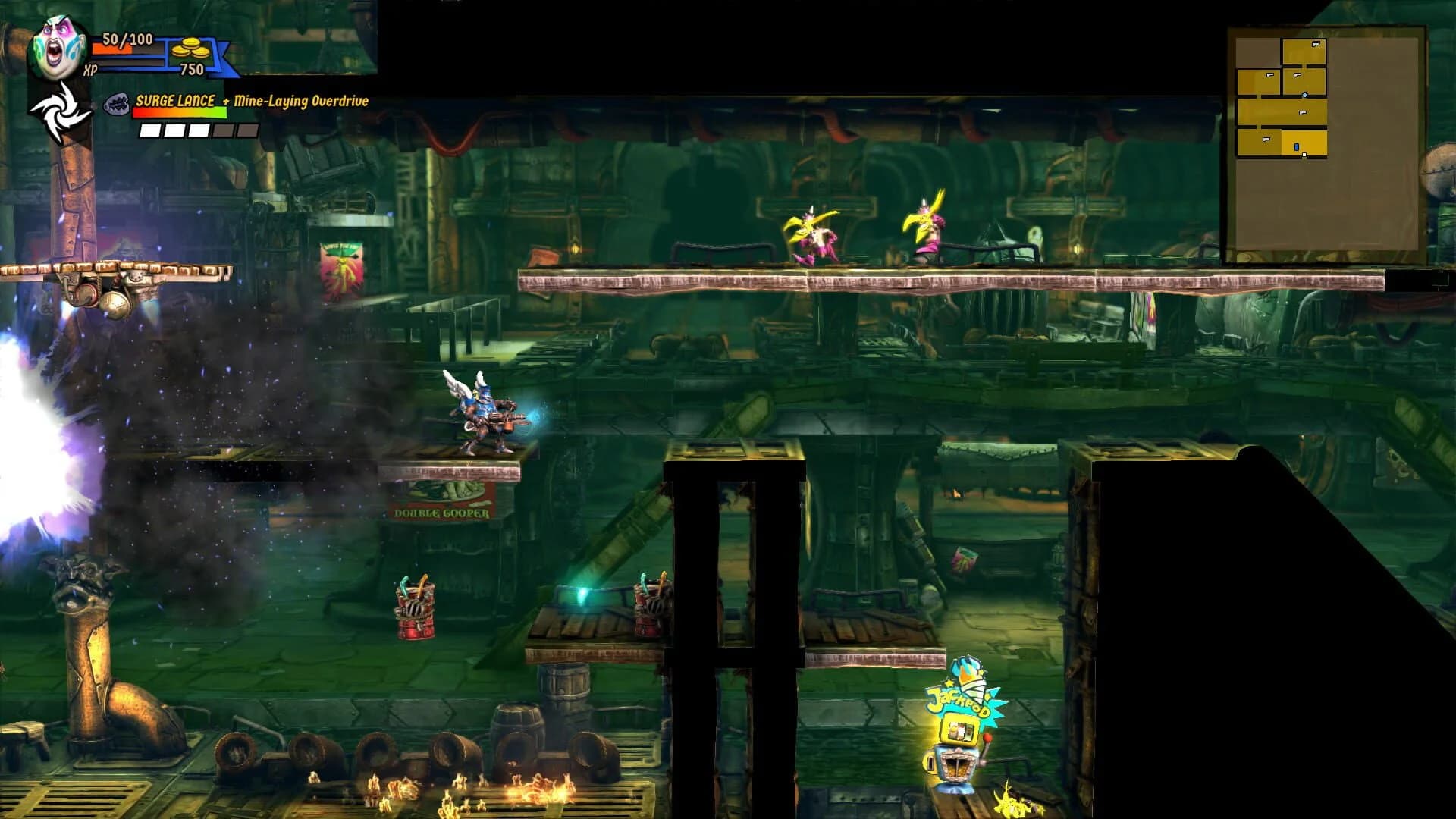The image size is (1456, 819).
Task: Toggle the third white charge segment
Action: coord(199,130)
